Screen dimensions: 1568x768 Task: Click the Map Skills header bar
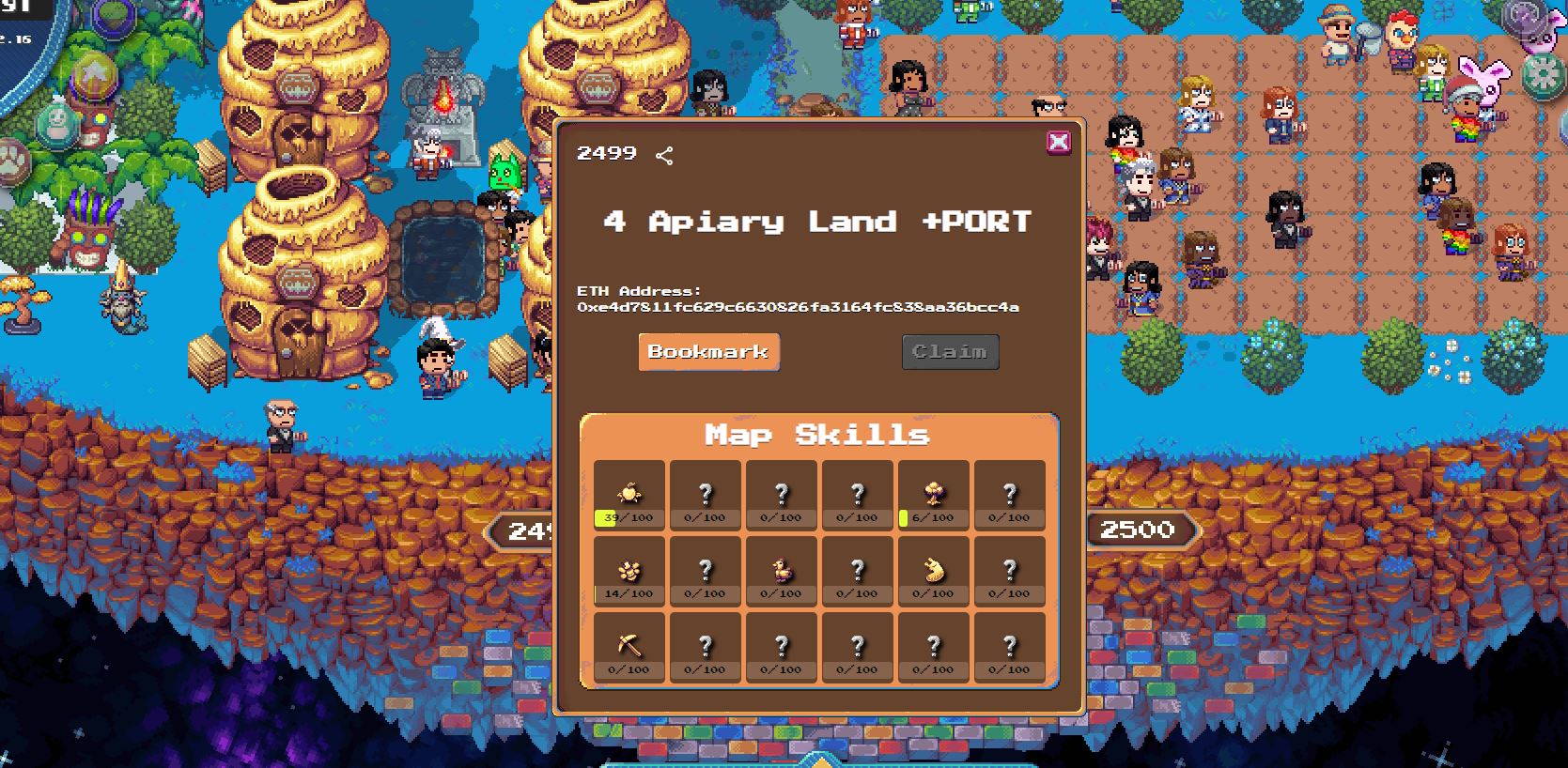pyautogui.click(x=818, y=435)
